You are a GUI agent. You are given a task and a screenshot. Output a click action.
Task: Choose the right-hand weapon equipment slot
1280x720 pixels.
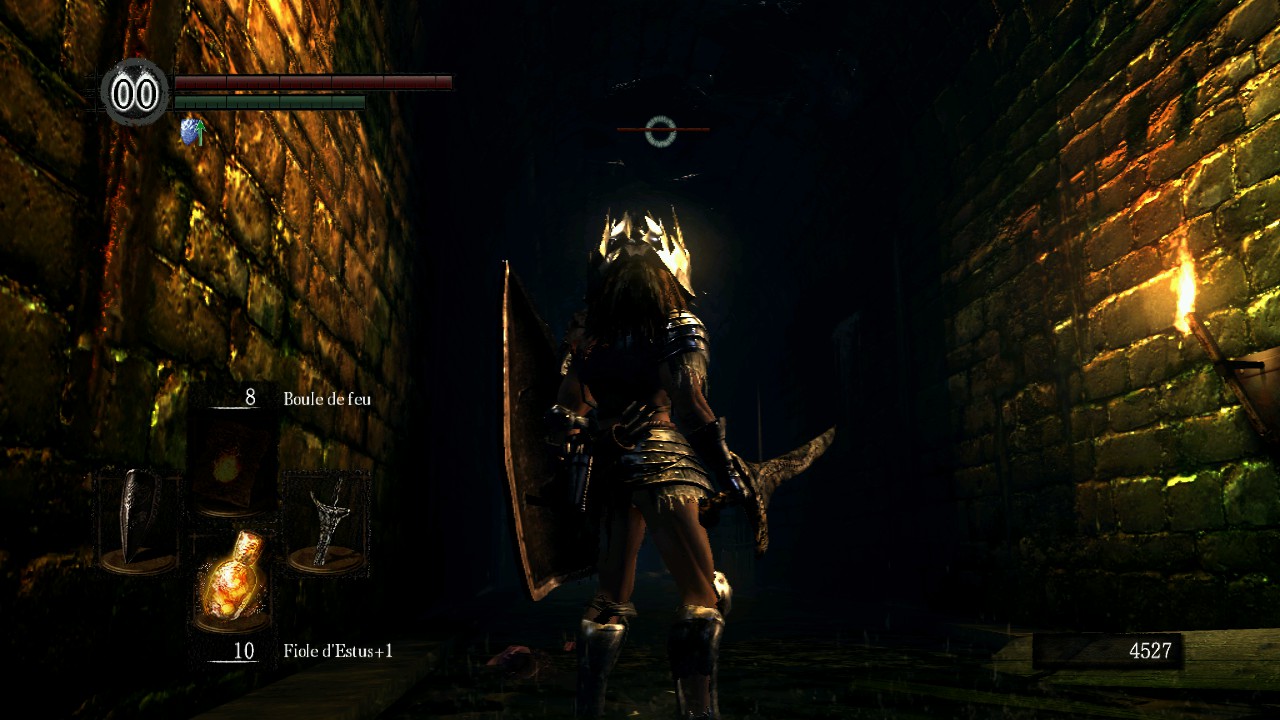pos(325,521)
